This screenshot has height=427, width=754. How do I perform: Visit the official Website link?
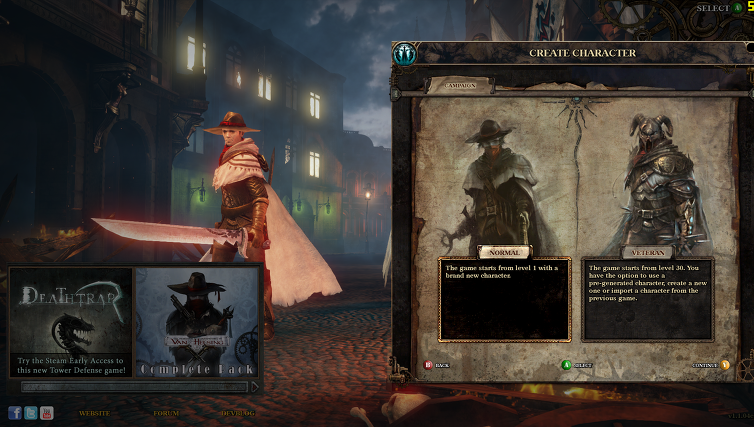[95, 413]
